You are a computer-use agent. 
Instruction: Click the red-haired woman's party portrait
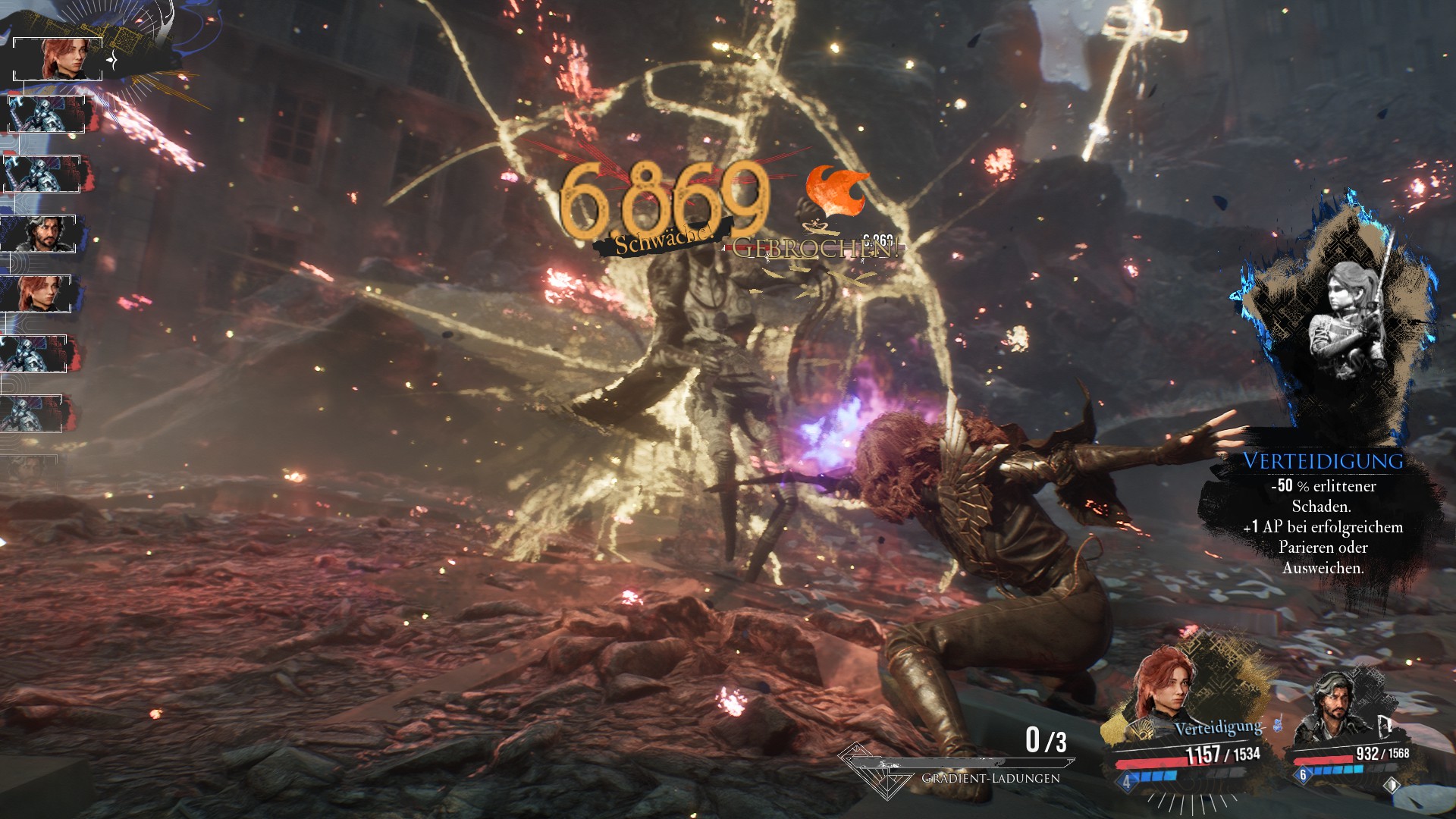coord(1164,686)
